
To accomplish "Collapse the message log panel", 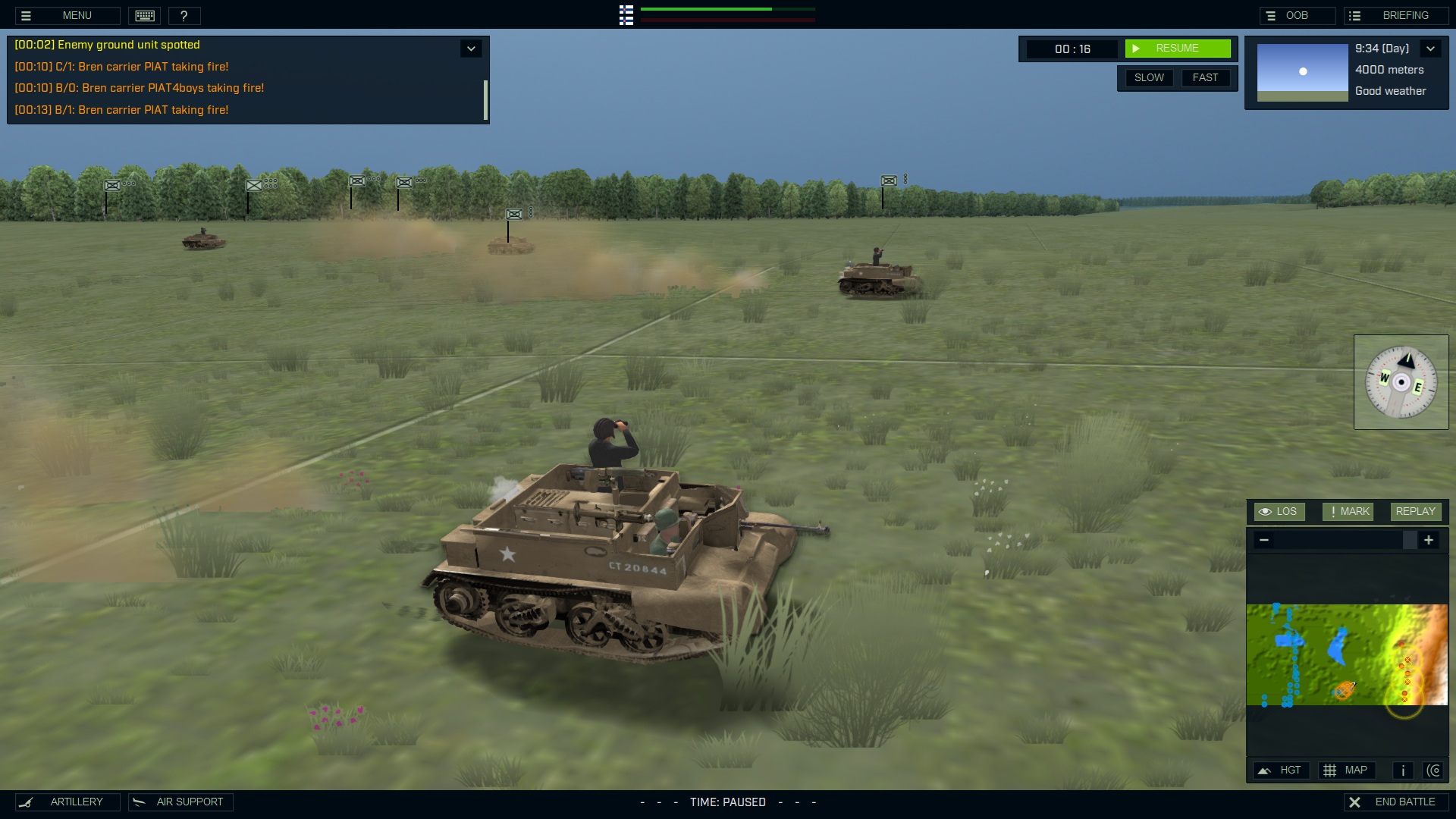I will (471, 48).
